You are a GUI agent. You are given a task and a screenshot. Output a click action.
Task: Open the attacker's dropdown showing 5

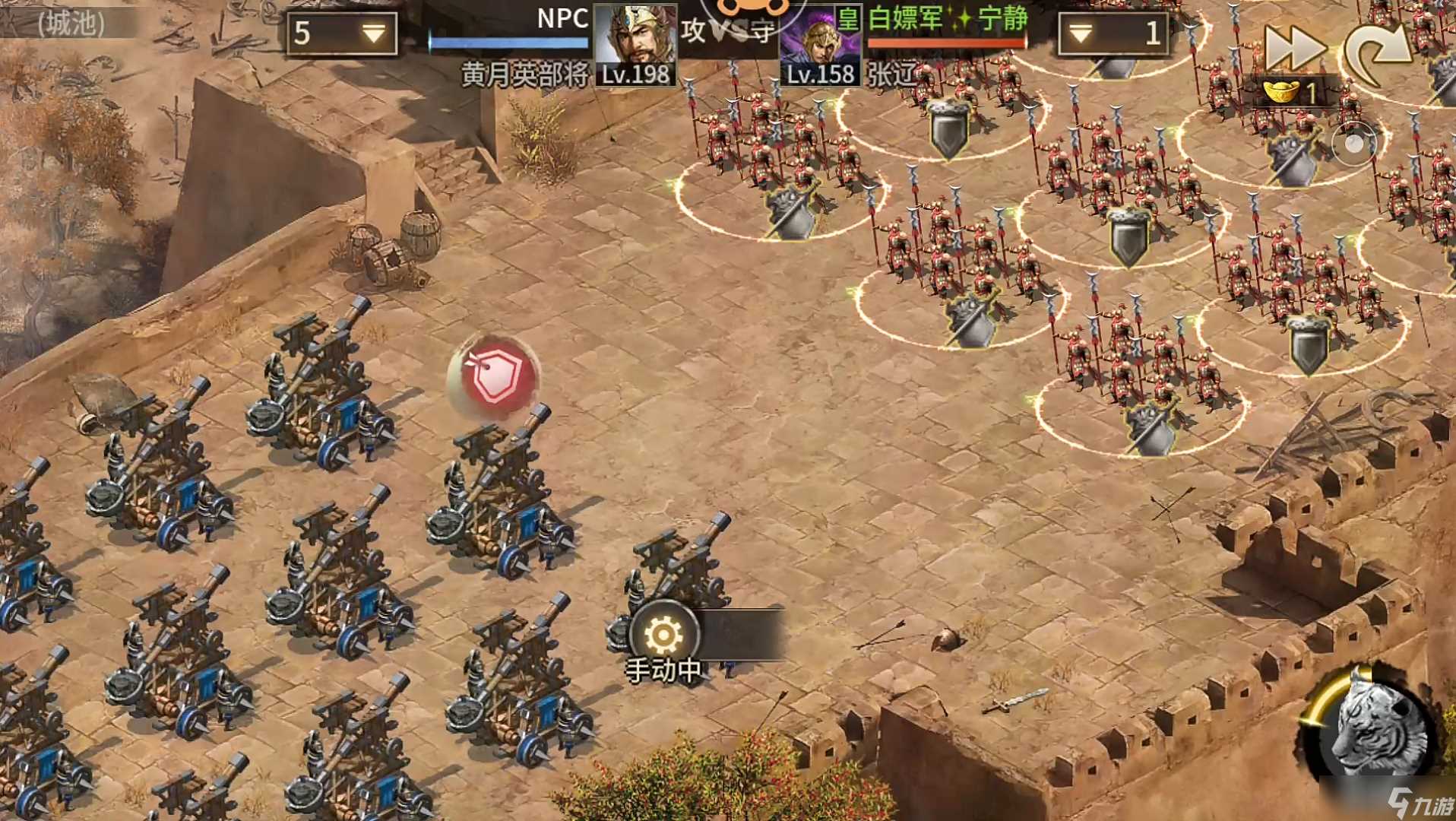343,33
